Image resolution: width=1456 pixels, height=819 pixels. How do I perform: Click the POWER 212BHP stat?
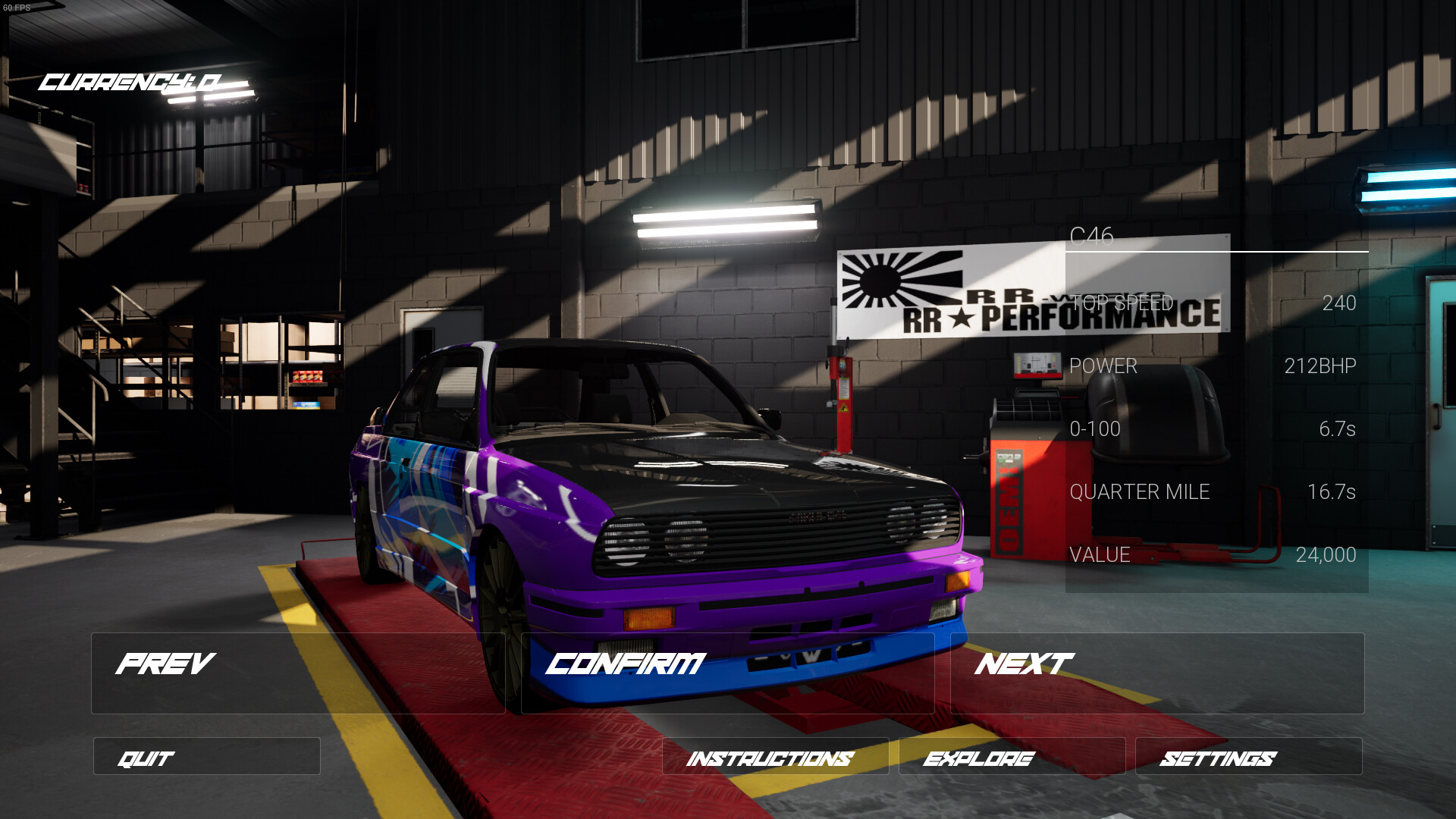tap(1213, 366)
